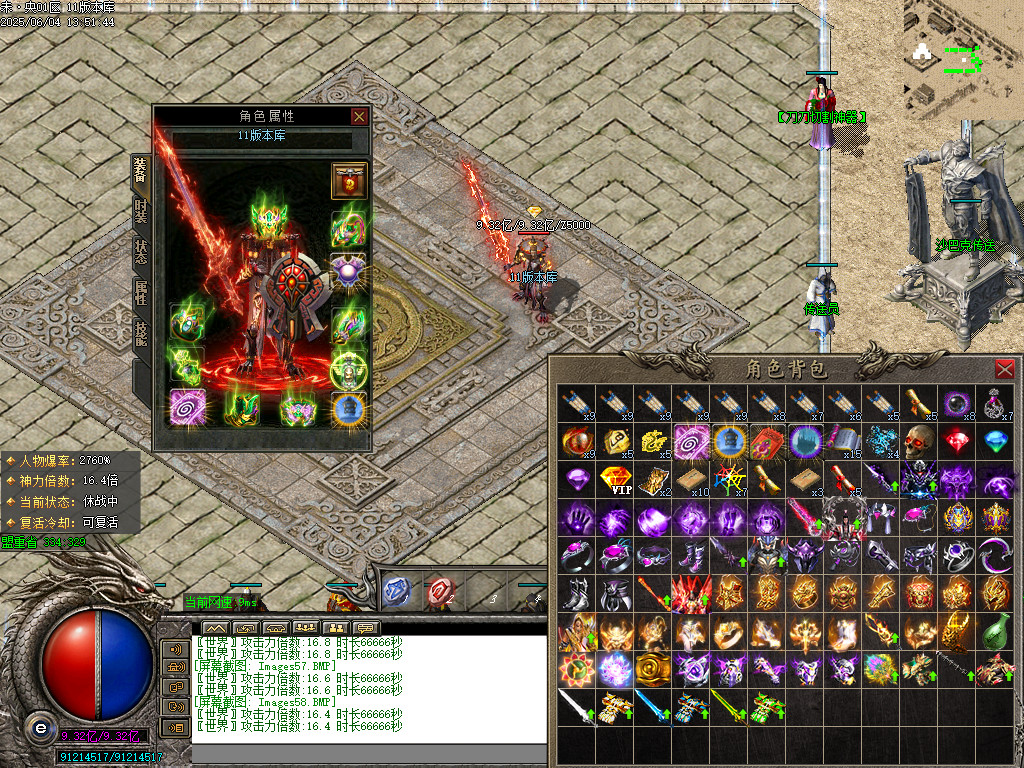Select the blue gem in the bag
1024x768 pixels.
(996, 441)
